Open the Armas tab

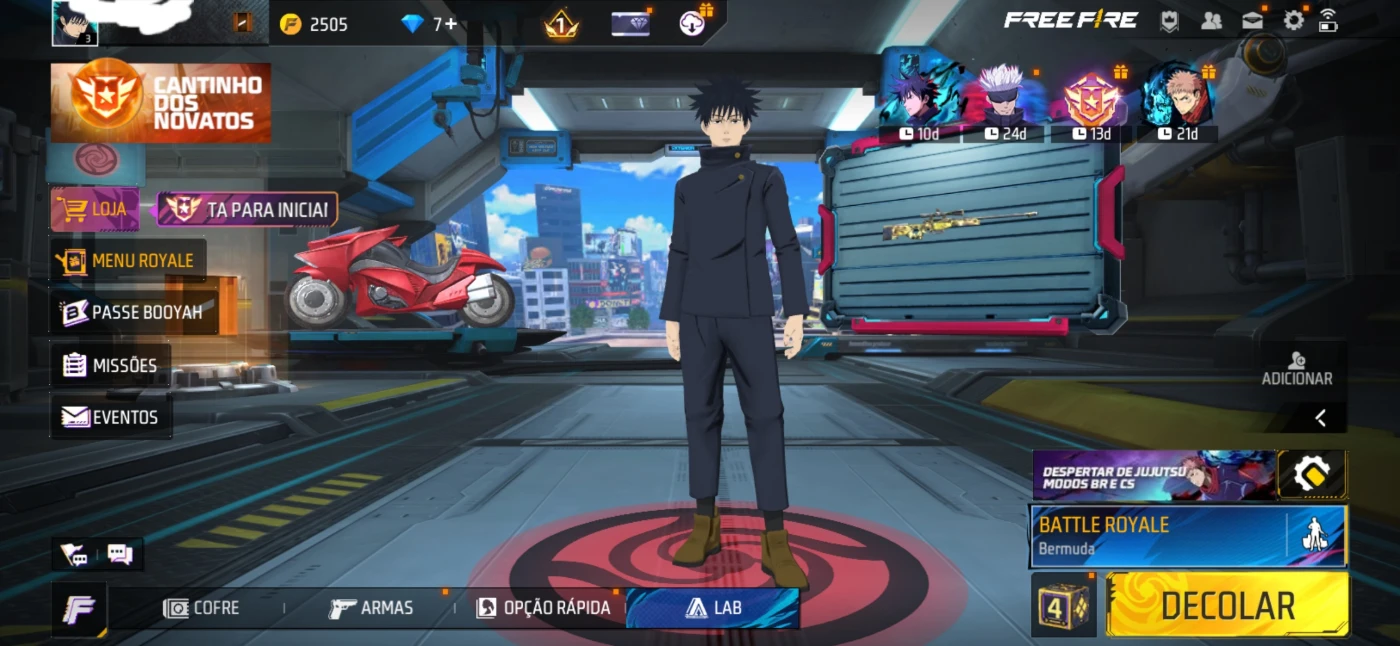pyautogui.click(x=371, y=608)
